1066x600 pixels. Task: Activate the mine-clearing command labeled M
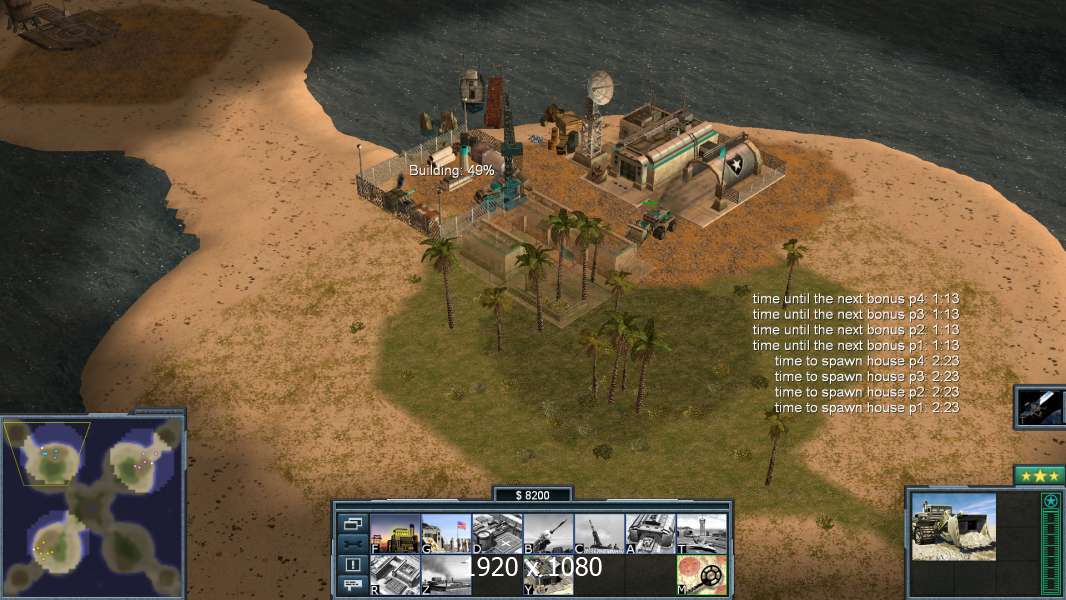tap(701, 575)
